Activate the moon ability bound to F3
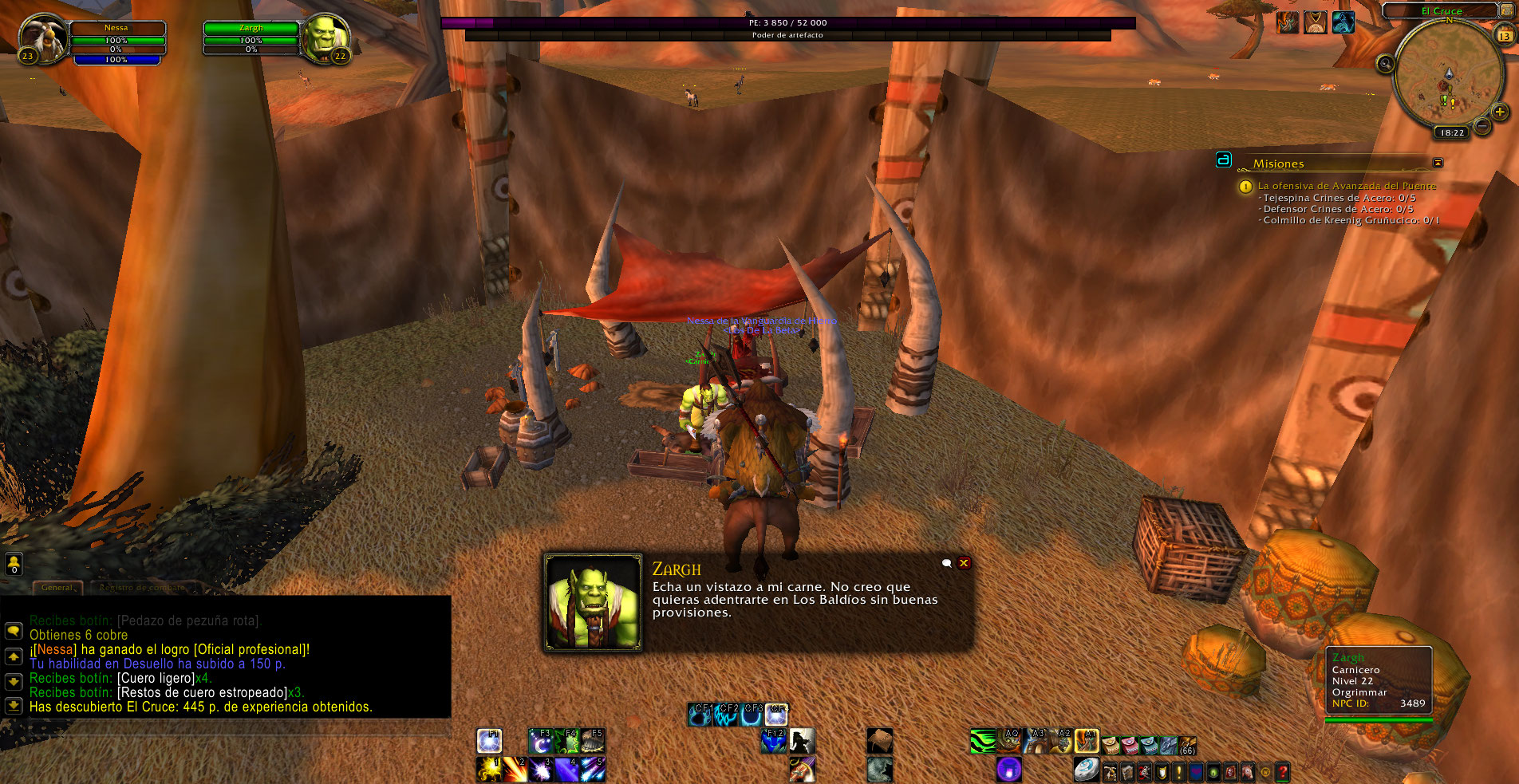Viewport: 1519px width, 784px height. coord(540,742)
